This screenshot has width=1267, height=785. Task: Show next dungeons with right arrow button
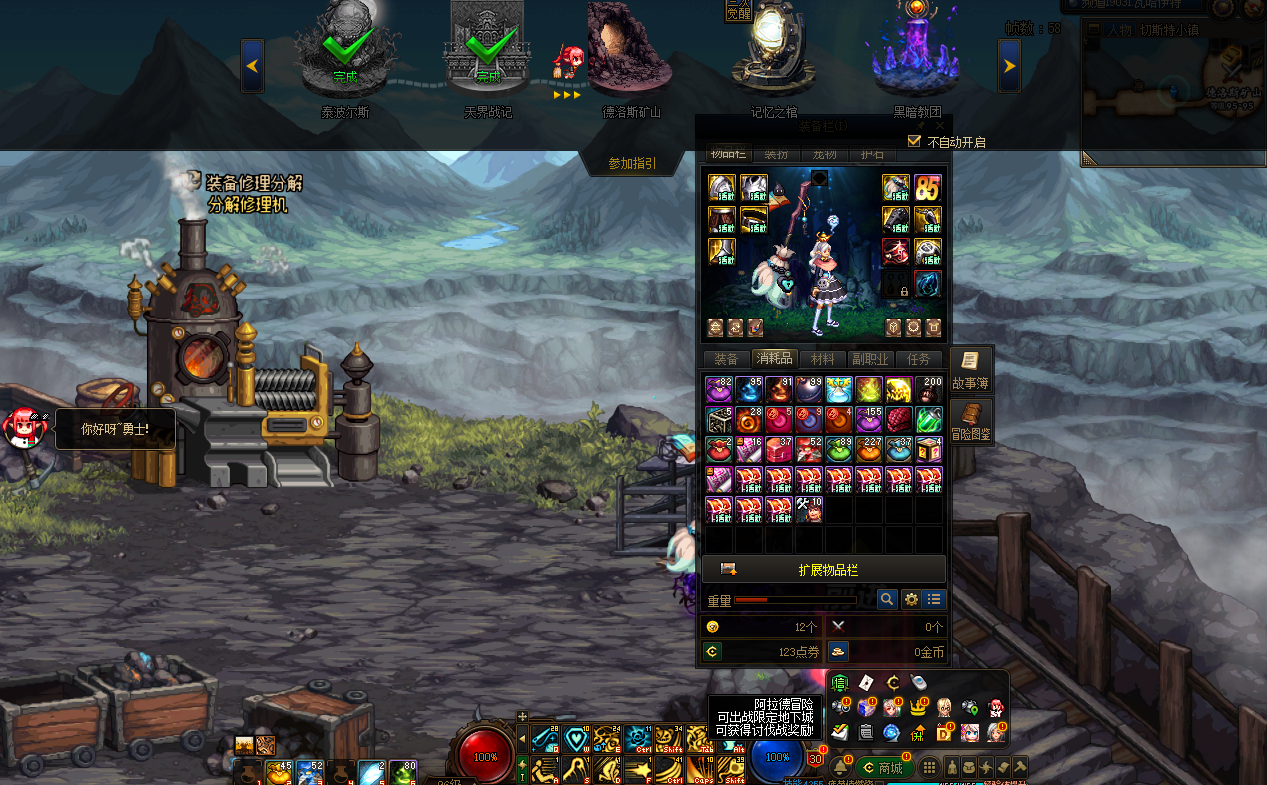tap(1009, 66)
